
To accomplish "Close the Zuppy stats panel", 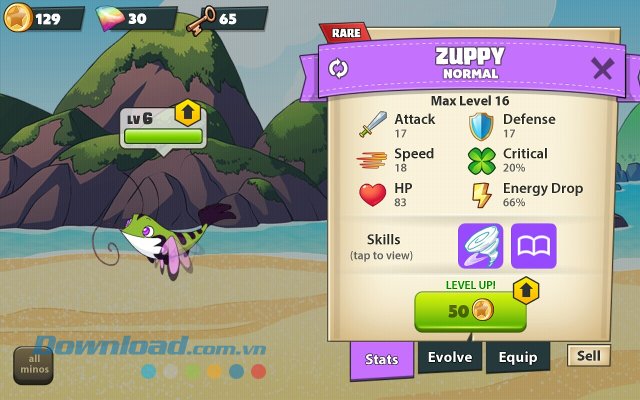I will pos(602,69).
